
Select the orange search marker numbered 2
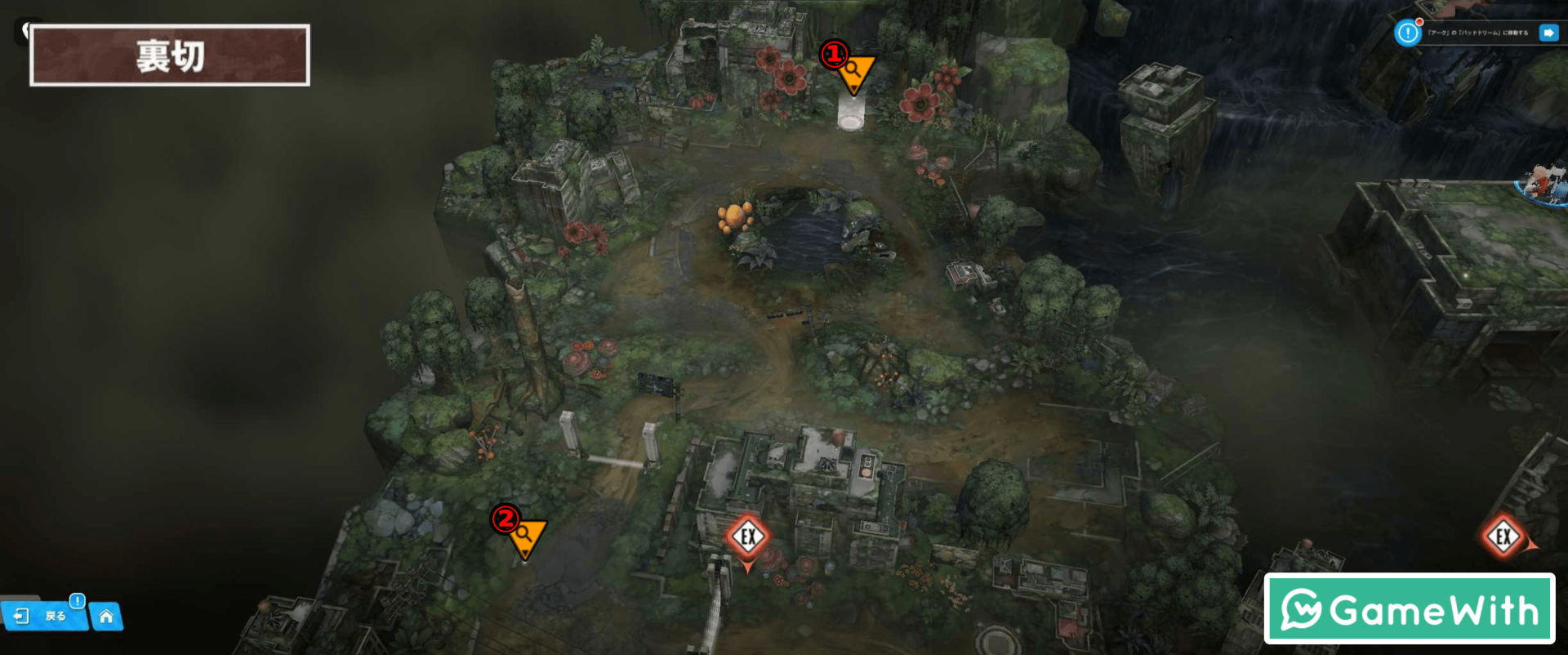(525, 536)
